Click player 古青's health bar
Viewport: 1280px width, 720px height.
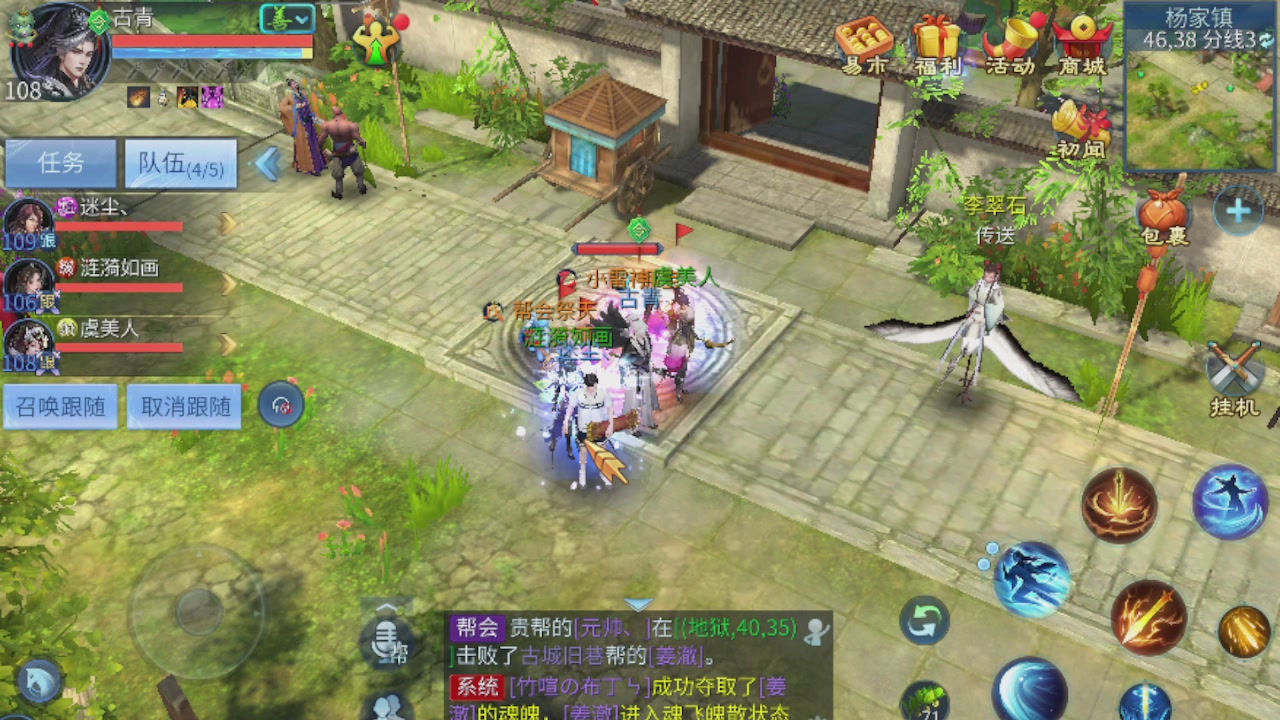[213, 42]
